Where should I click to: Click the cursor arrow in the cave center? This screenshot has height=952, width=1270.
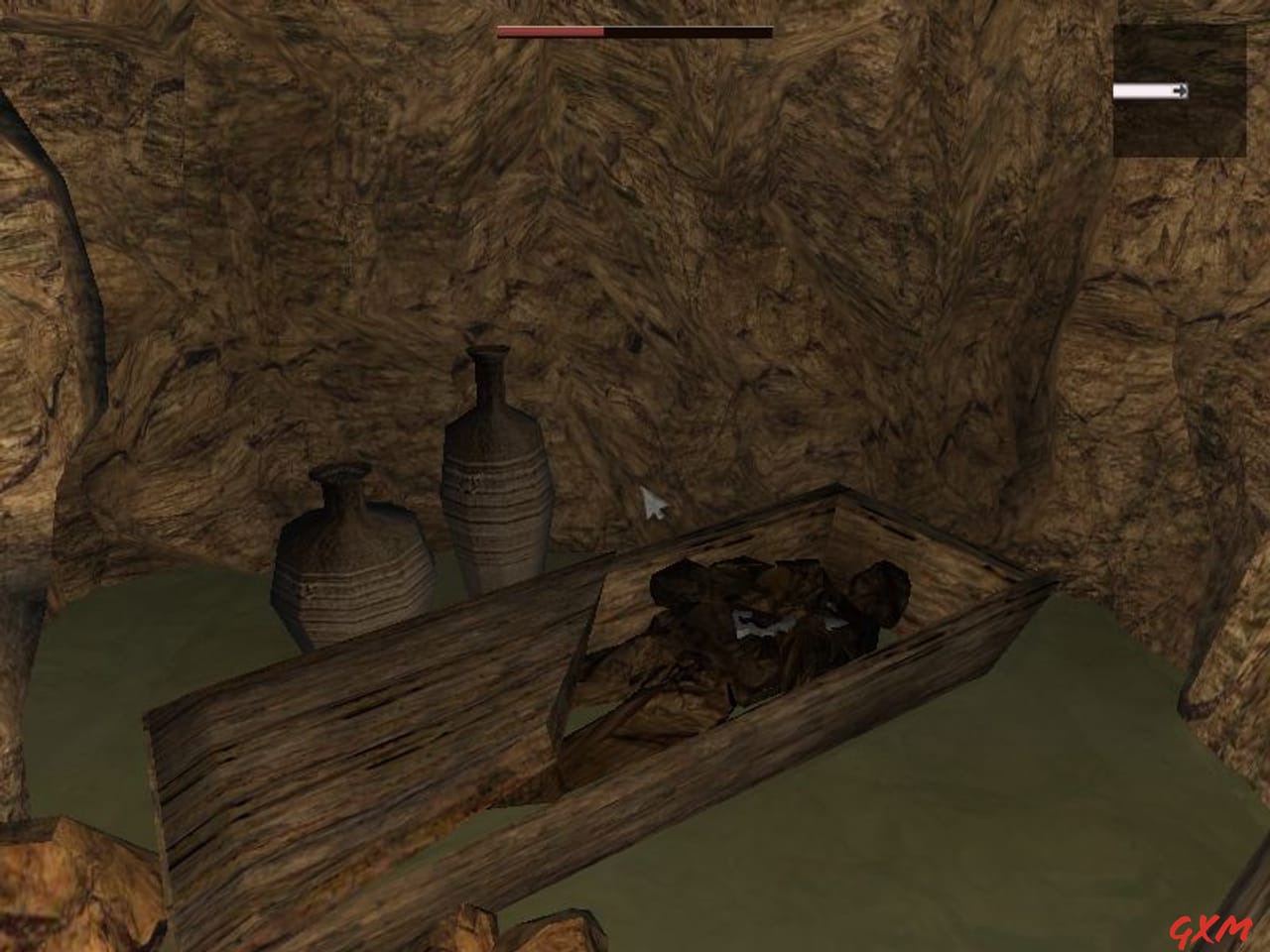pyautogui.click(x=653, y=504)
